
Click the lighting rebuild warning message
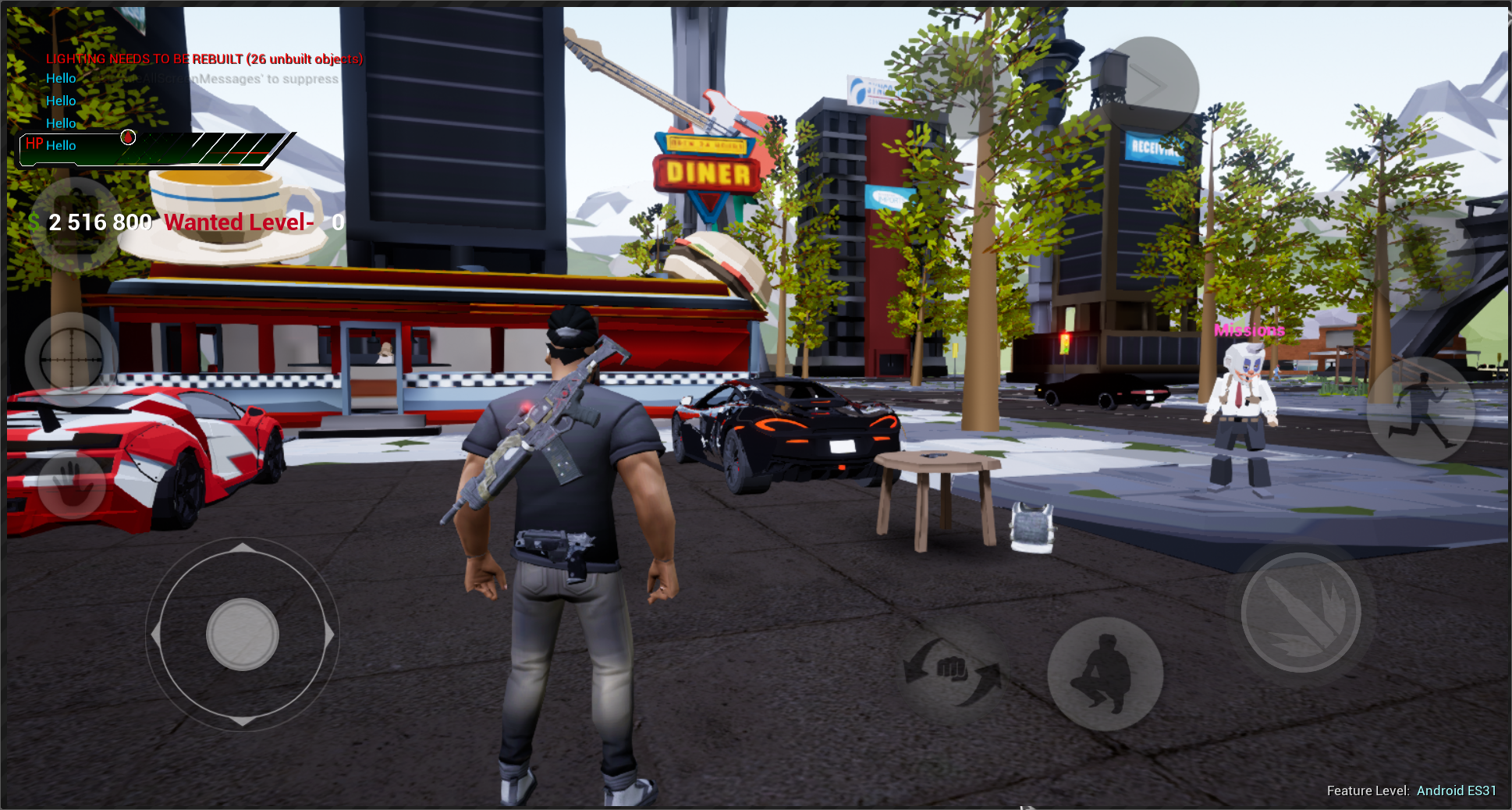tap(204, 59)
